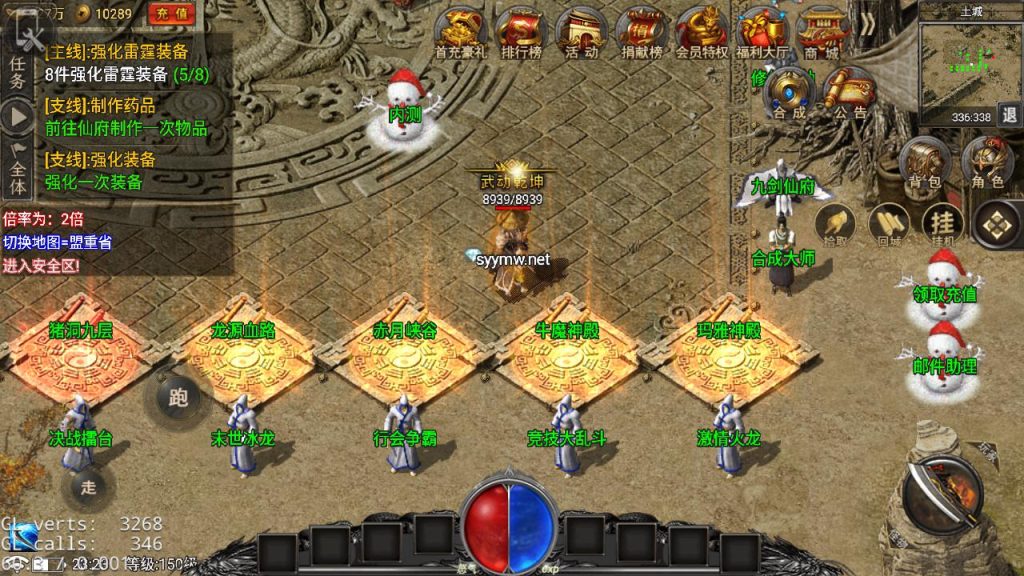The height and width of the screenshot is (576, 1024).
Task: Switch movement to 跑 run mode
Action: point(179,398)
